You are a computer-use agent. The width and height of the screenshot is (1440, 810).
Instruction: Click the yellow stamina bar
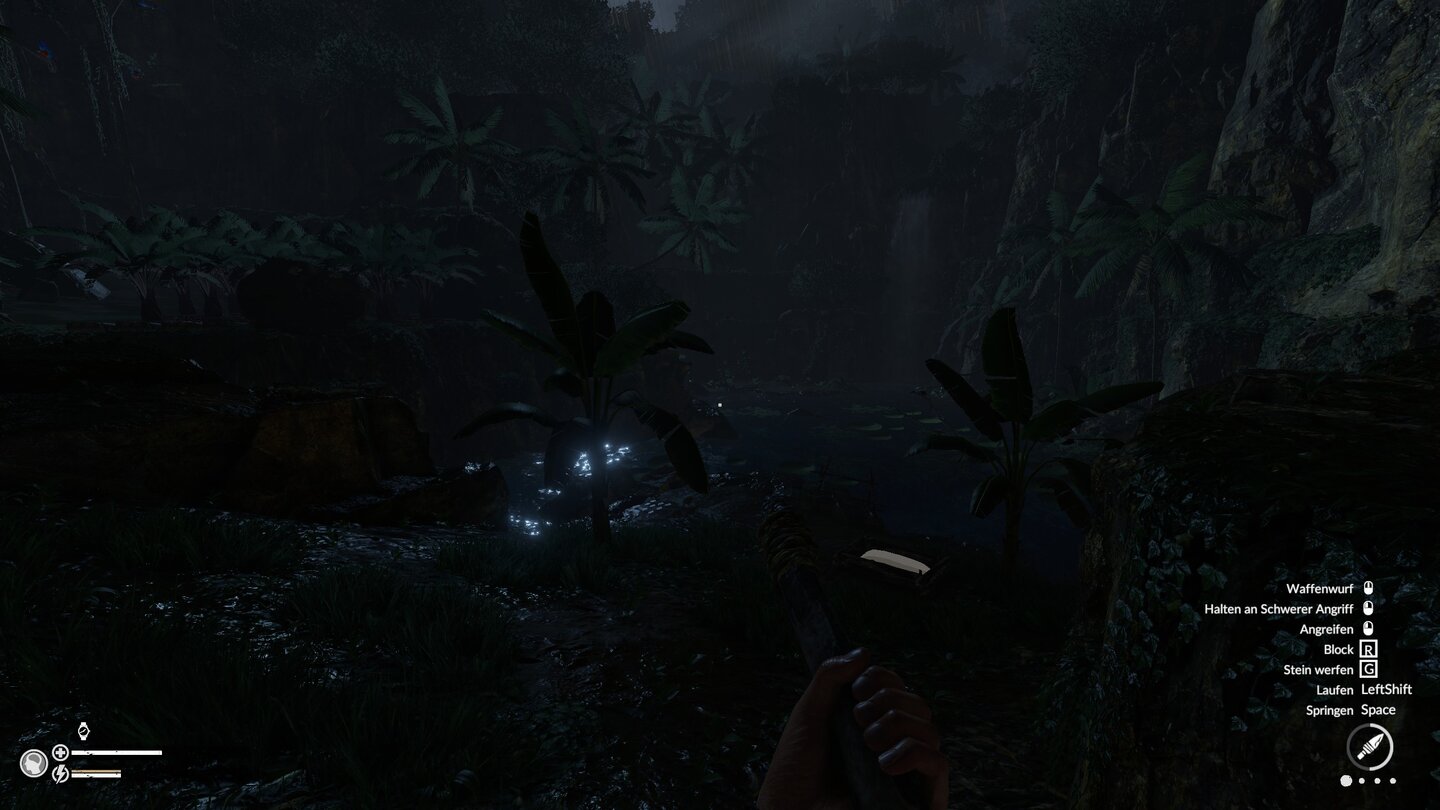click(96, 770)
